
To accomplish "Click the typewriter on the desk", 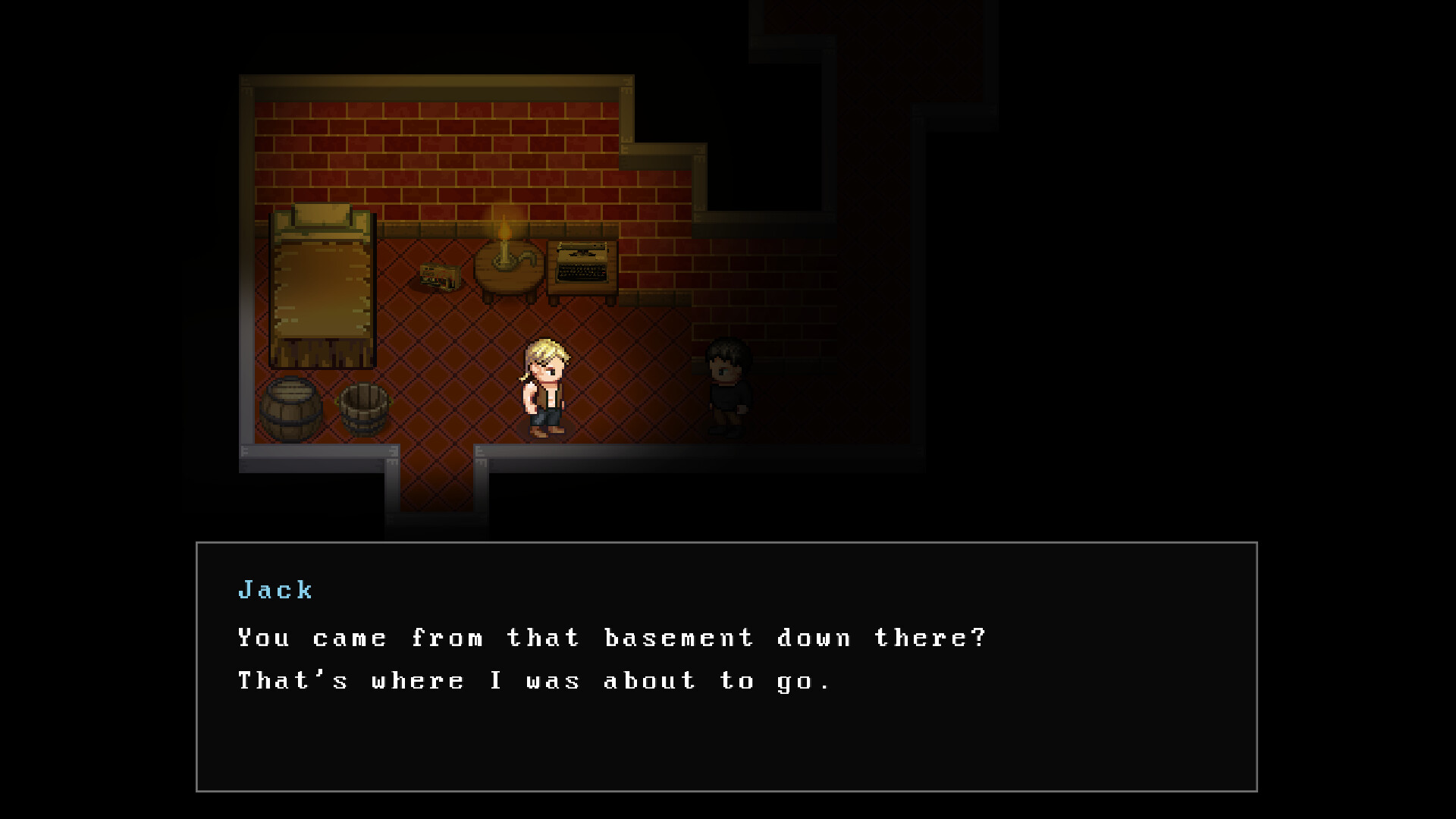I will tap(580, 262).
